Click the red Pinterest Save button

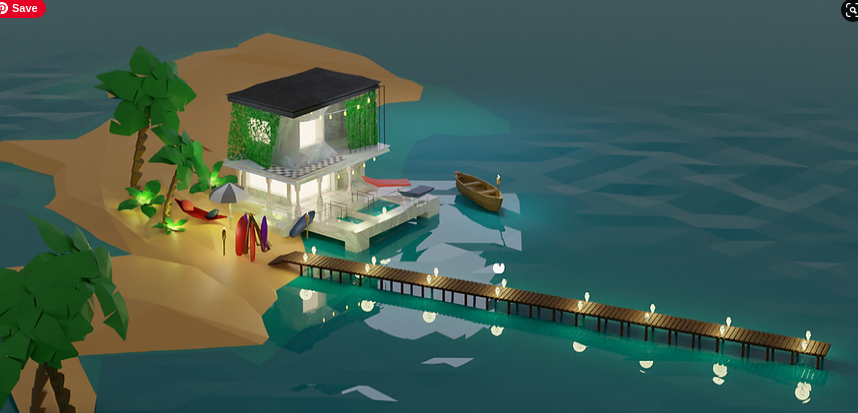[20, 8]
